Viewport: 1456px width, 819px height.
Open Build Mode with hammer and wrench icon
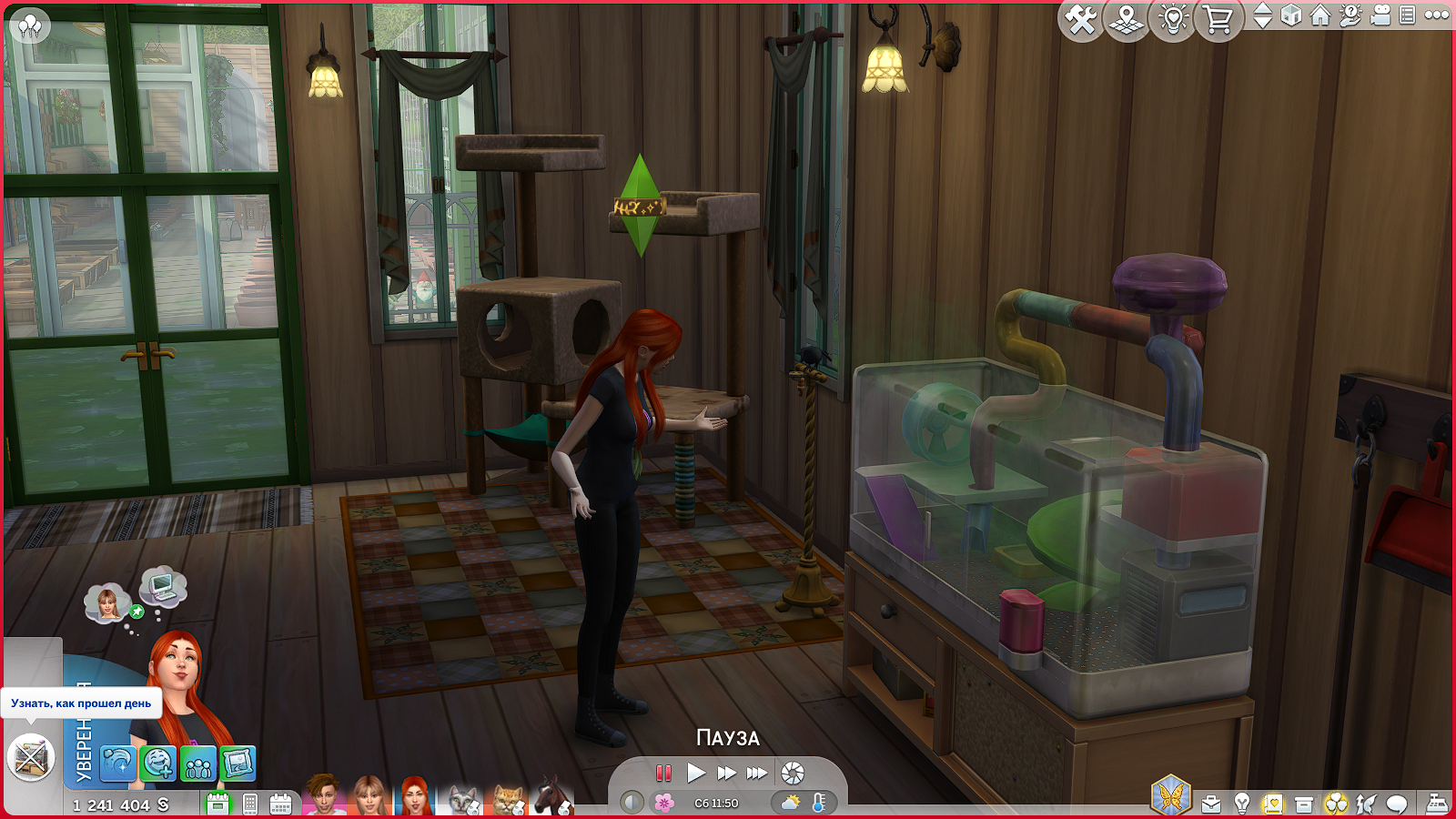1081,19
